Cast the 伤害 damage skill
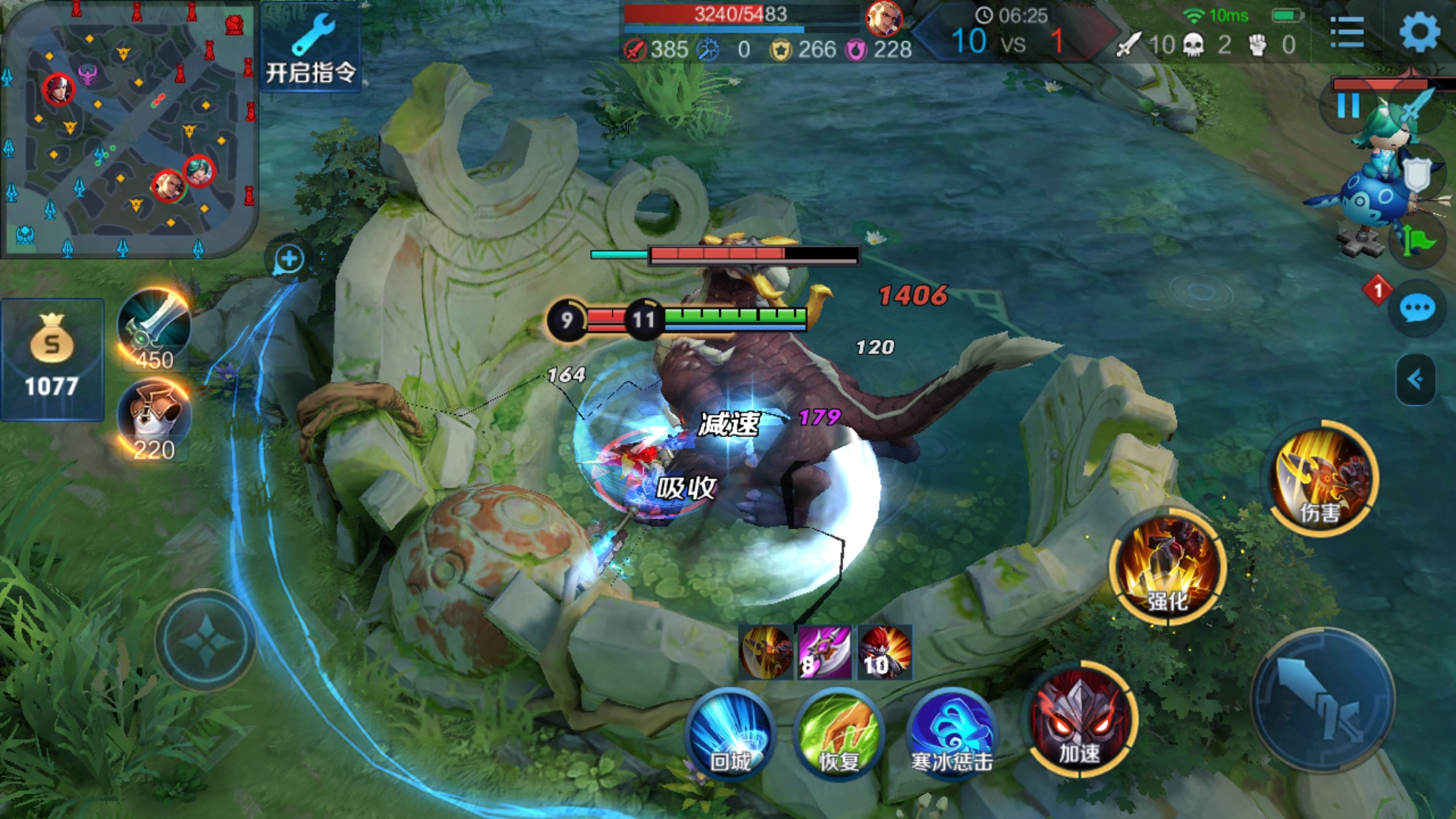 click(1323, 479)
